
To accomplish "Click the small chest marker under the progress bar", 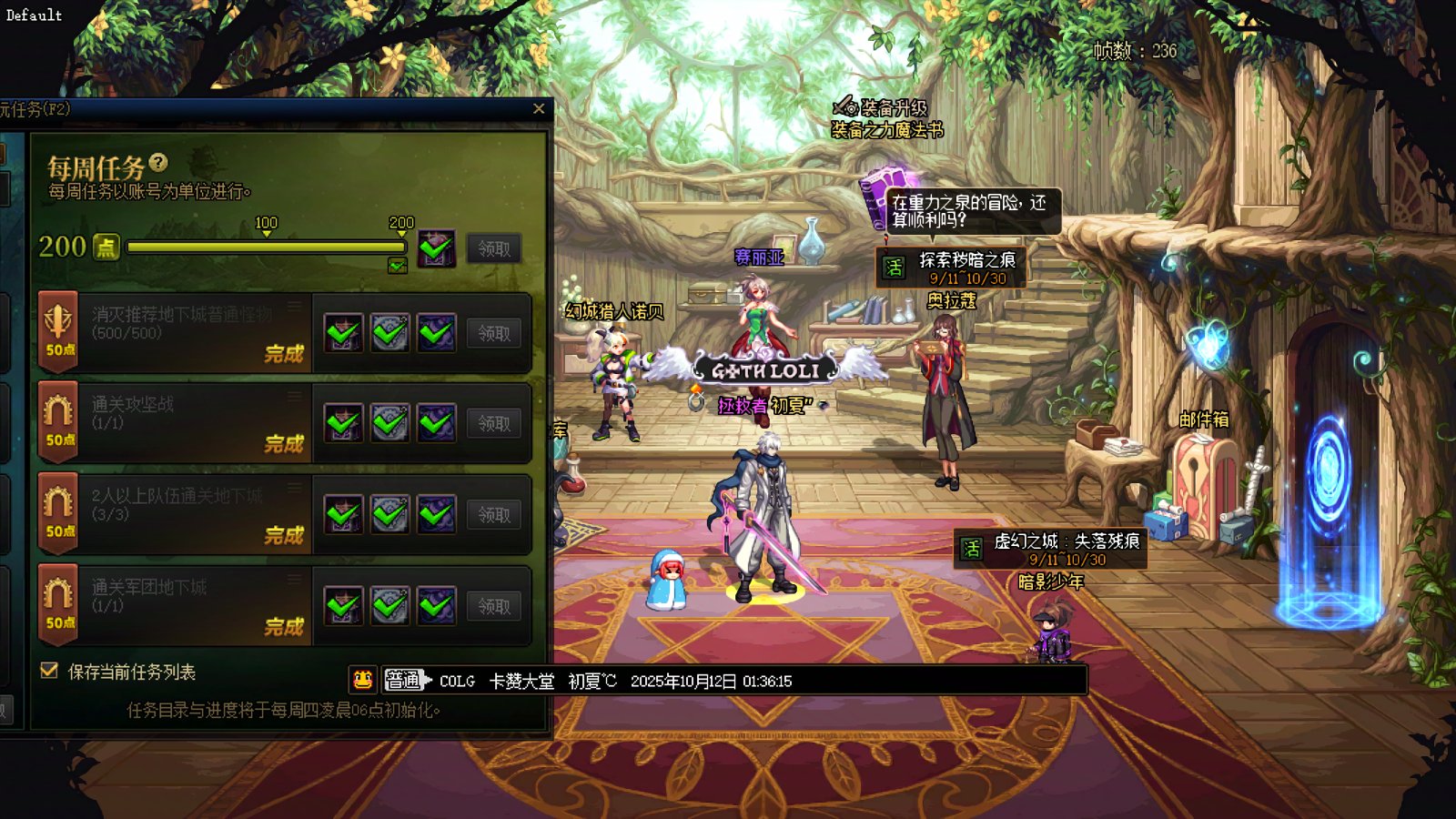I will (397, 266).
